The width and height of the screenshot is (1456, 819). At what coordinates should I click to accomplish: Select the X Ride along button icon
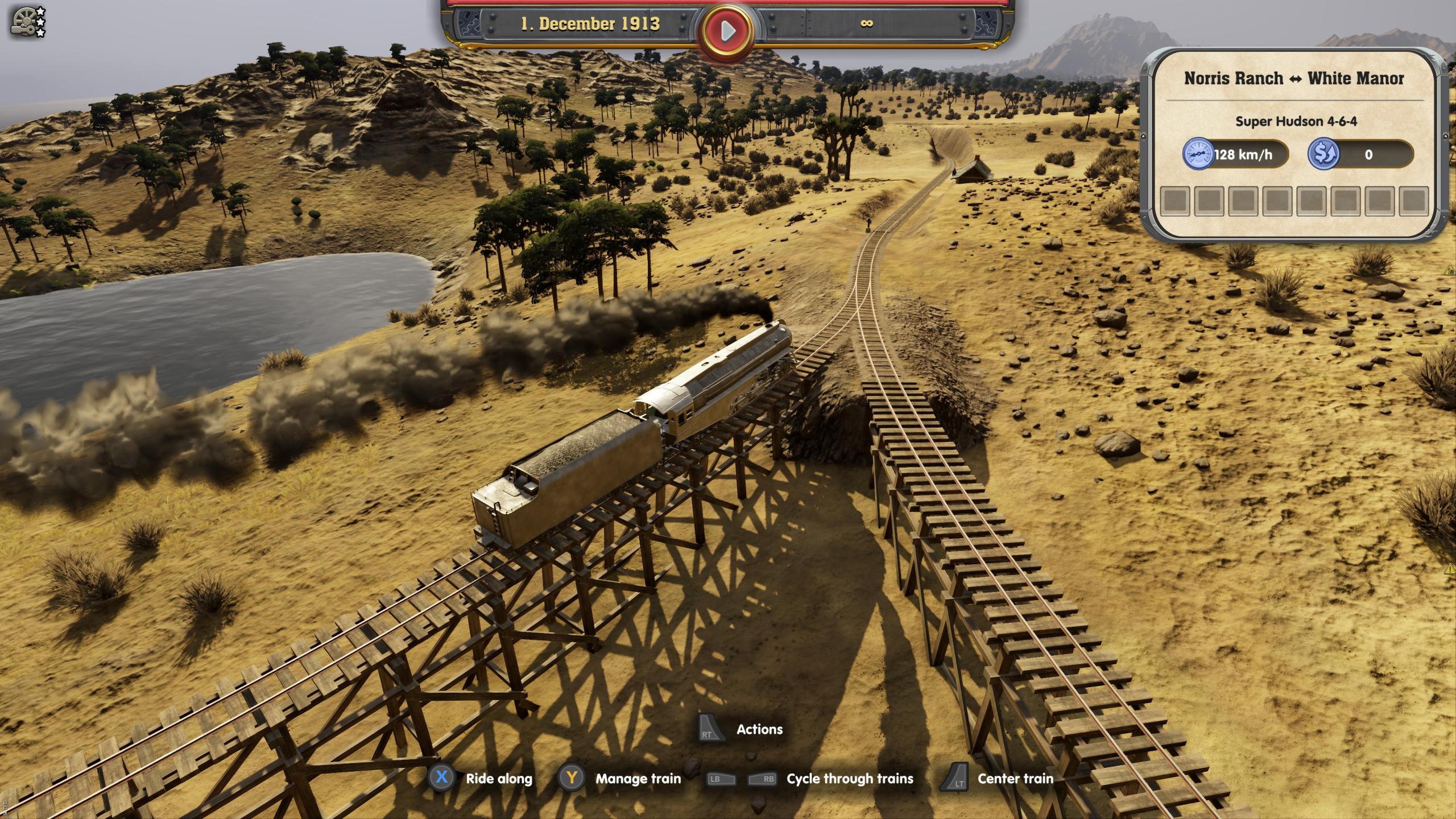pyautogui.click(x=441, y=779)
